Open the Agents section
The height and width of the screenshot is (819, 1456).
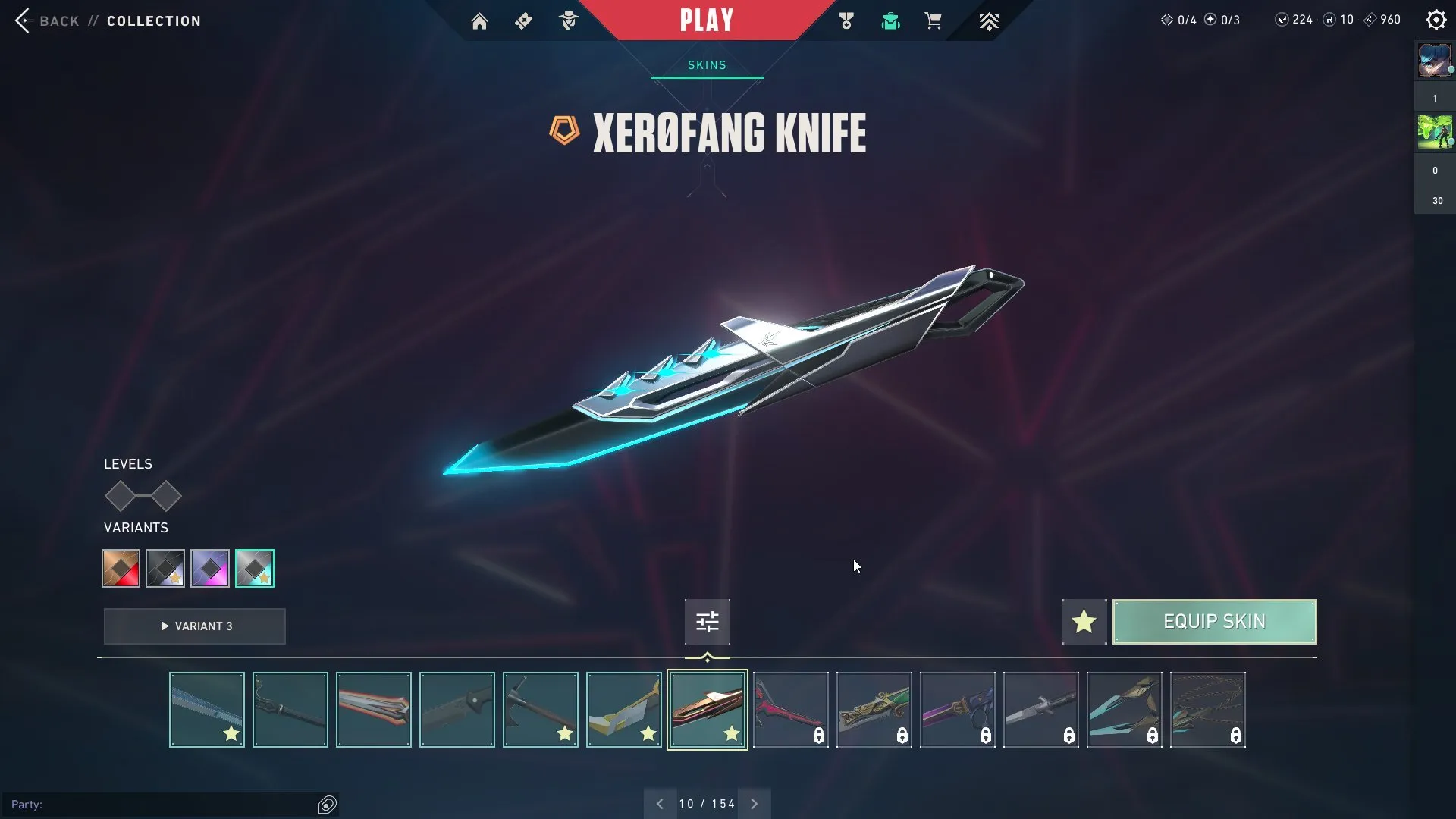point(569,20)
